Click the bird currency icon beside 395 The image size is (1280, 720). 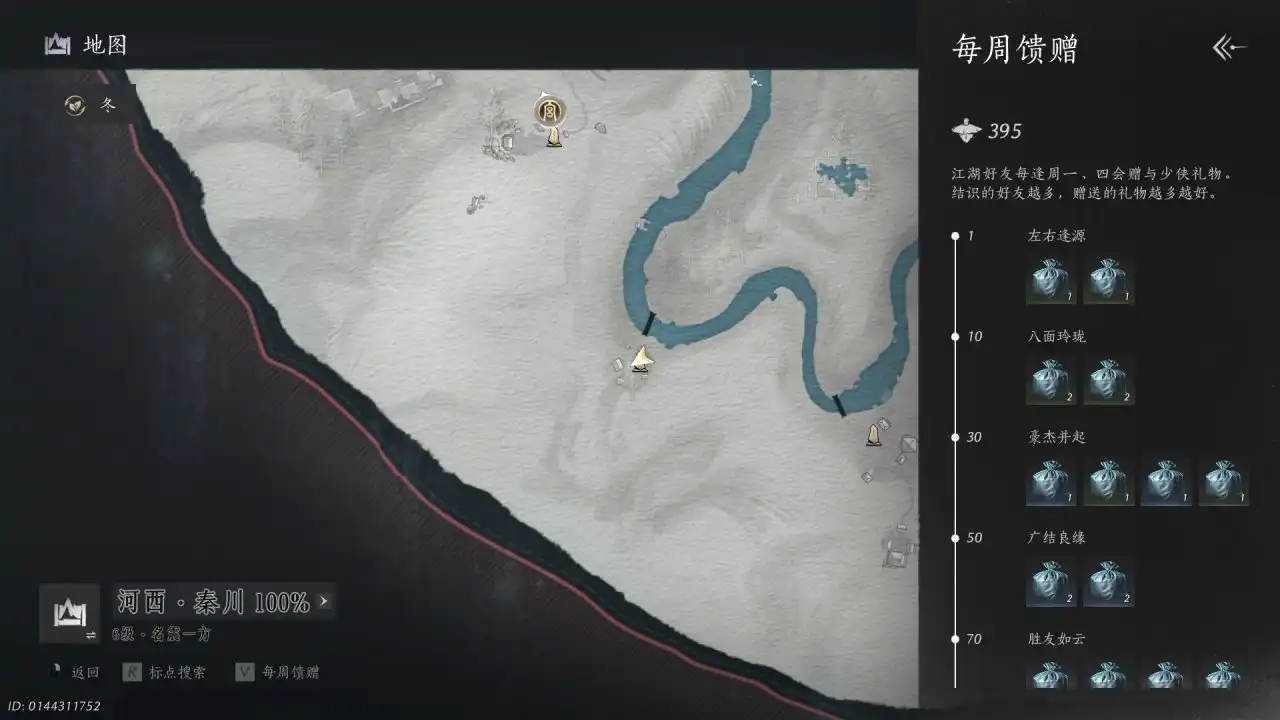coord(966,130)
